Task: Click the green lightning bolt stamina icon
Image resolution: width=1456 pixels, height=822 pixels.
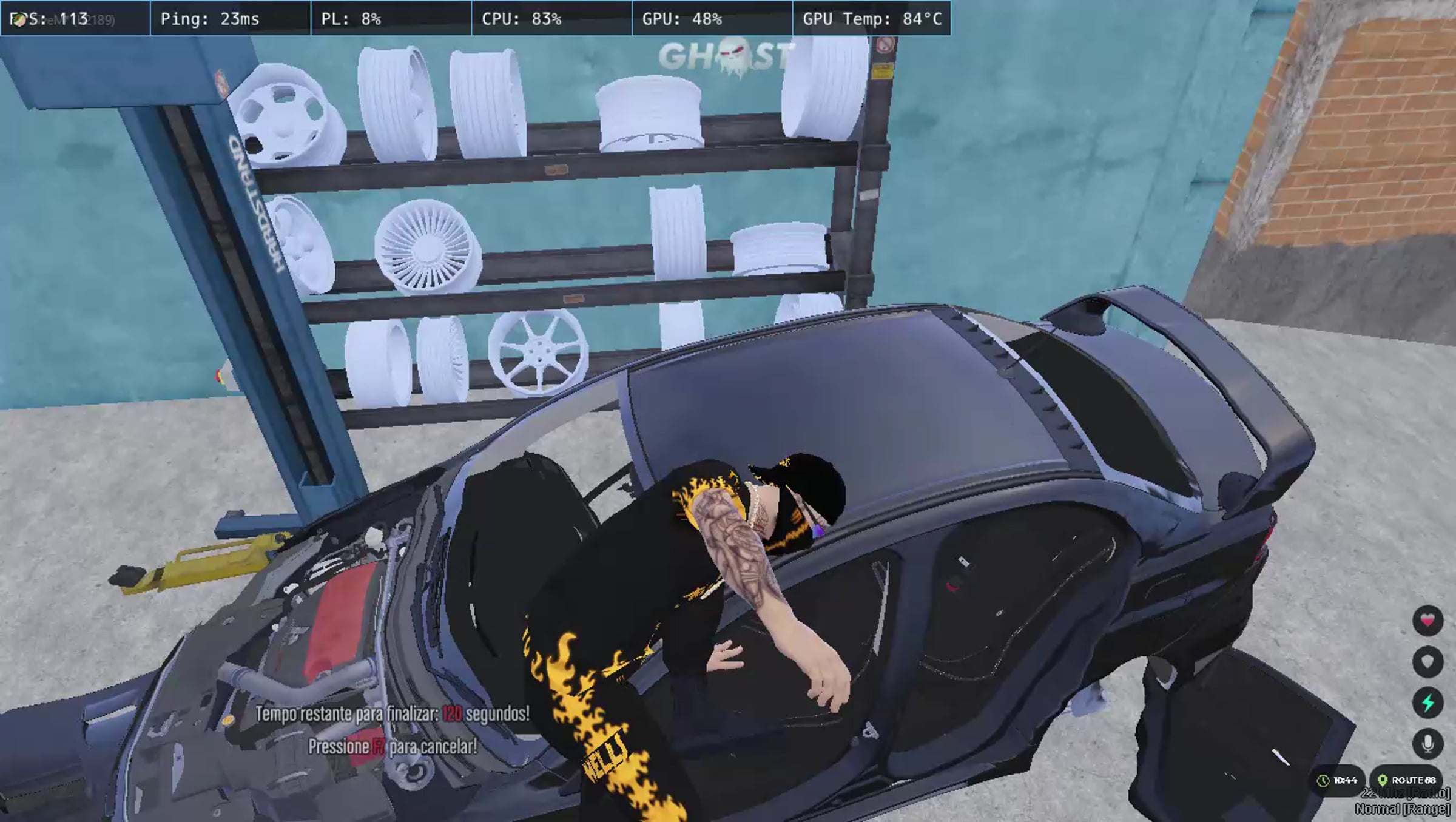Action: (x=1427, y=702)
